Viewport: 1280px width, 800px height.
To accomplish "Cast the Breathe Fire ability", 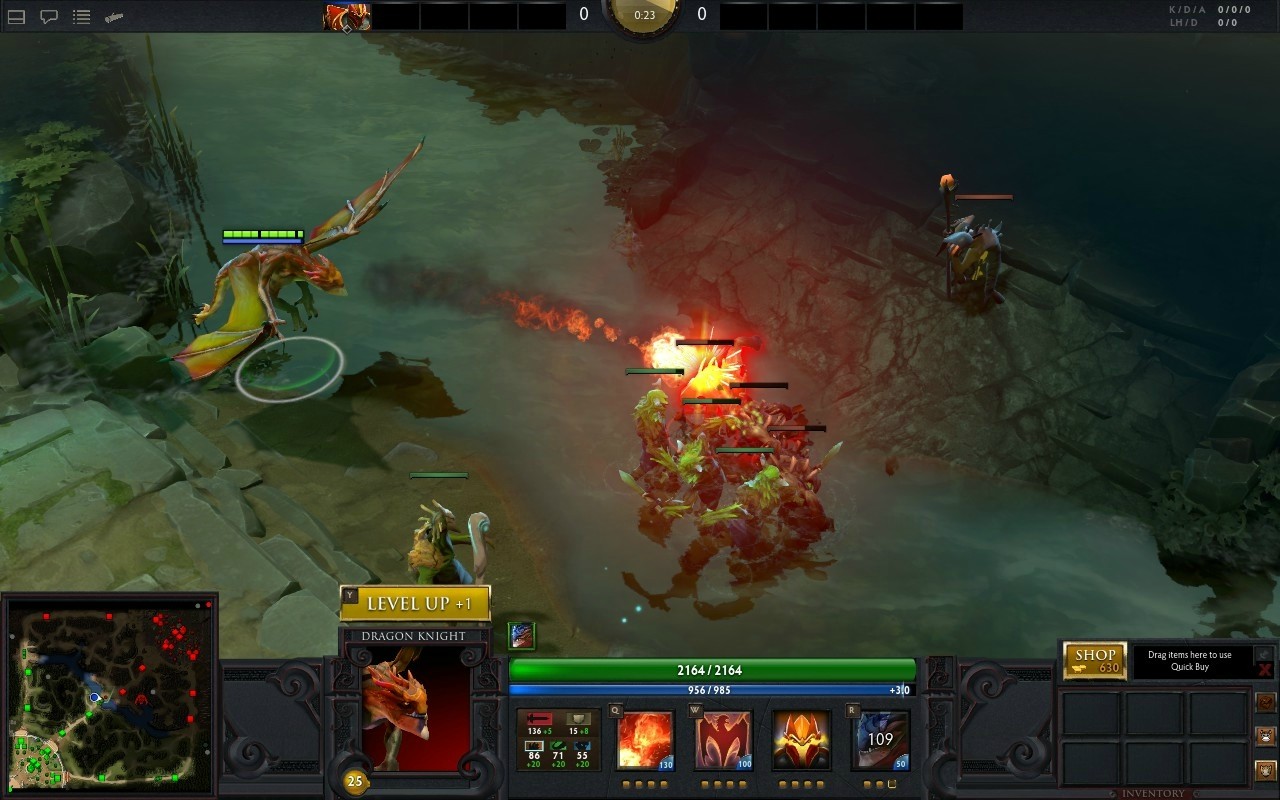I will (x=645, y=740).
